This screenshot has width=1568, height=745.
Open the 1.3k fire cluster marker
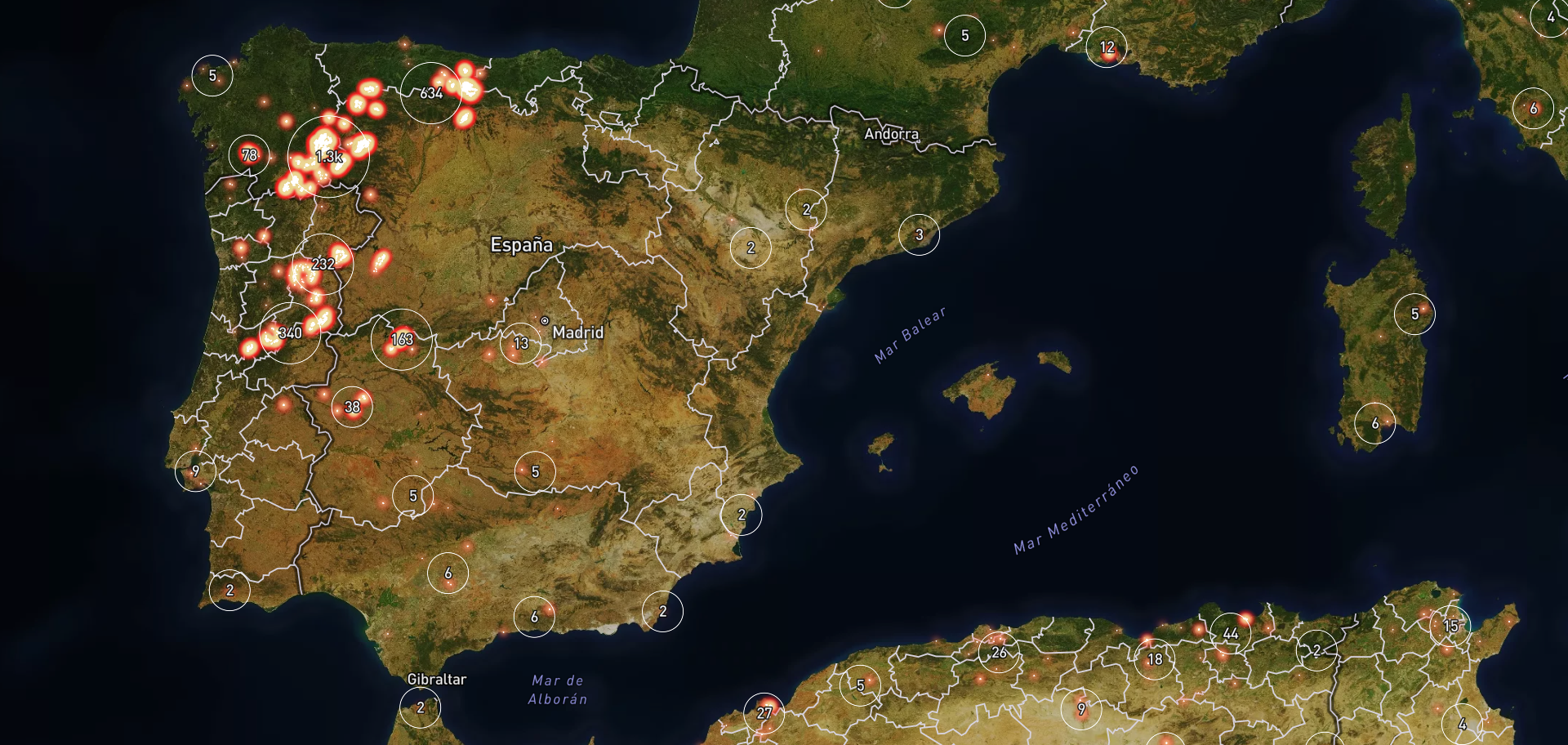[x=328, y=157]
